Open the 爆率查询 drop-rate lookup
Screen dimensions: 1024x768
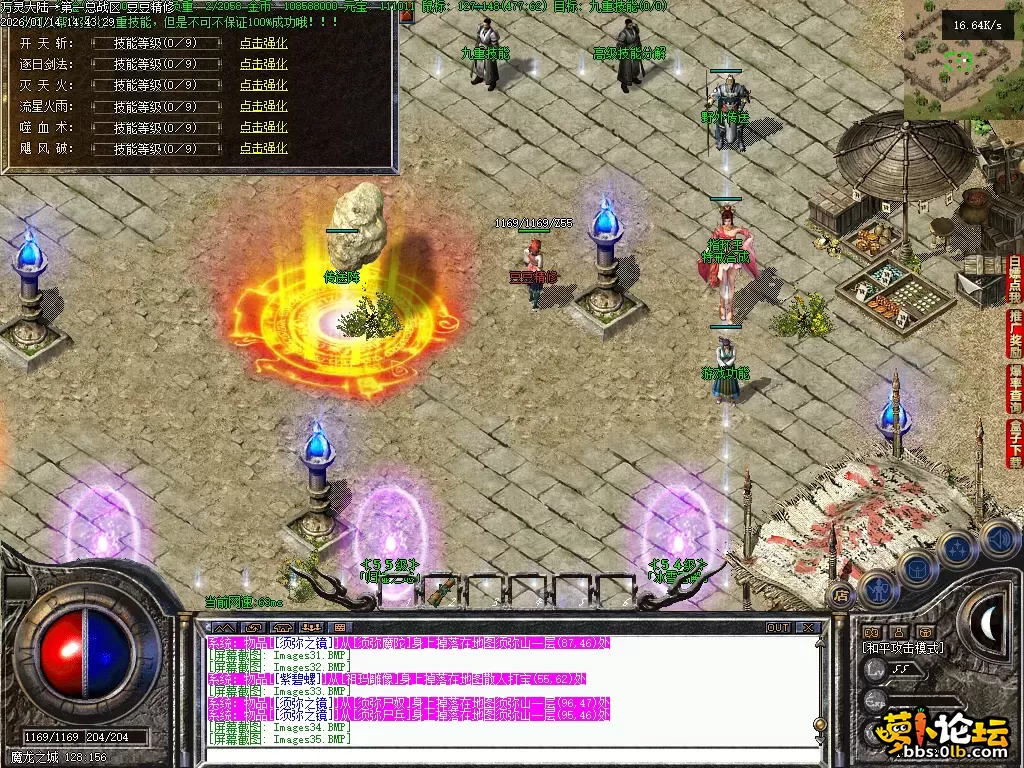[1014, 389]
